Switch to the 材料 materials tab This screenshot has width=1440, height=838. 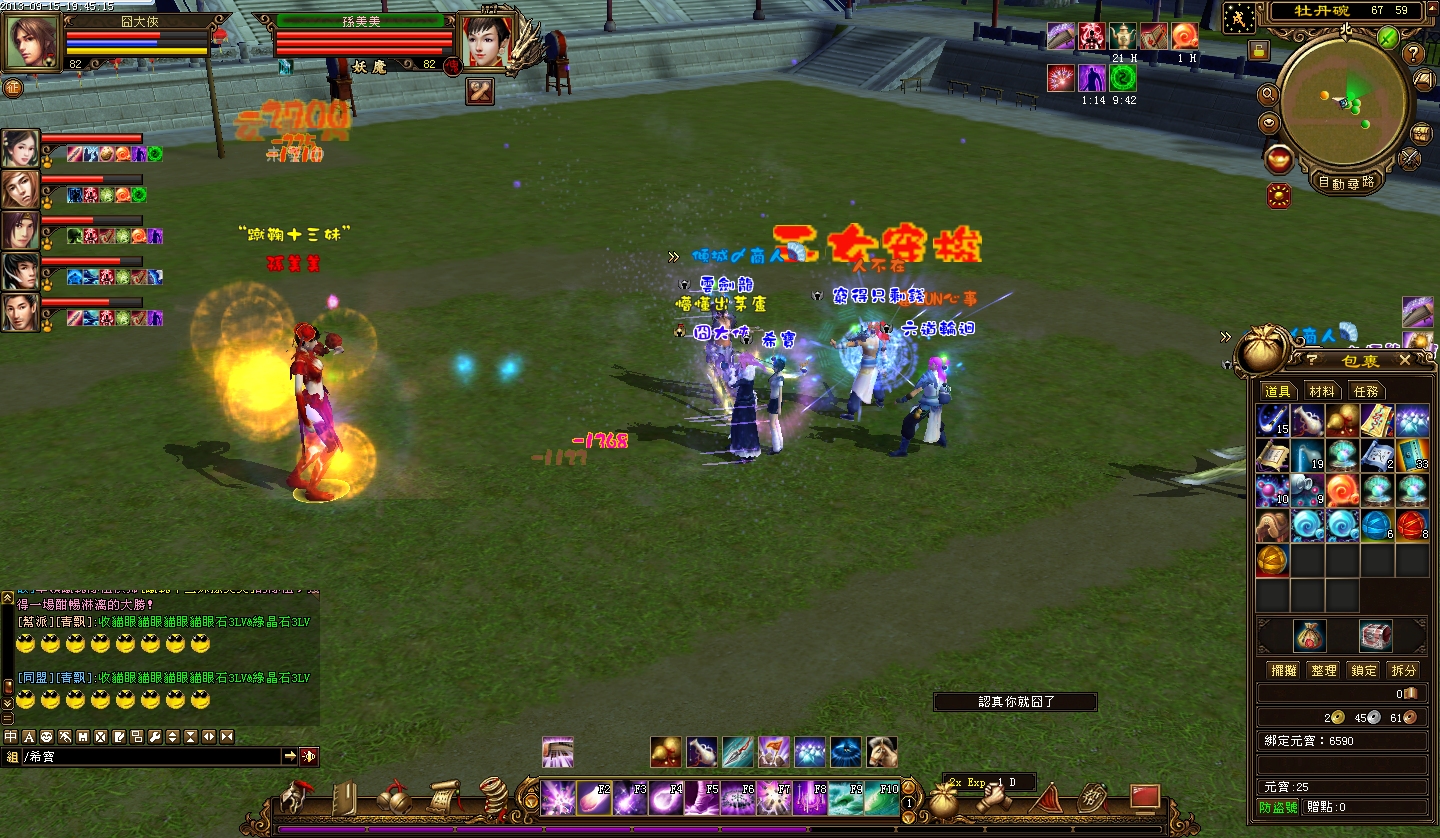click(x=1322, y=391)
